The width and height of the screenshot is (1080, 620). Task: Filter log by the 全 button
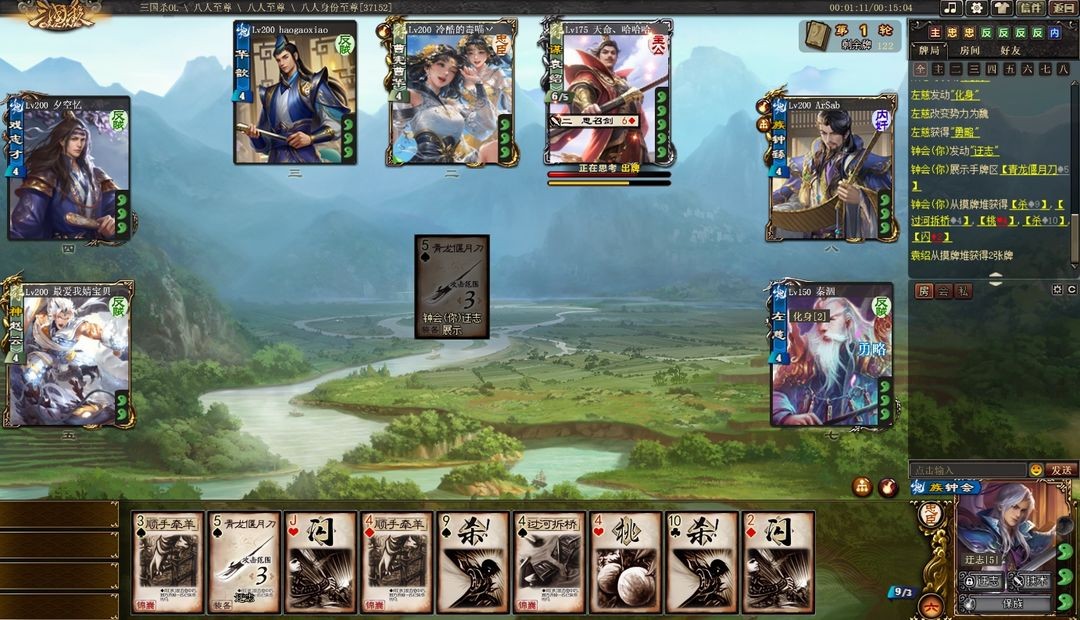click(919, 69)
